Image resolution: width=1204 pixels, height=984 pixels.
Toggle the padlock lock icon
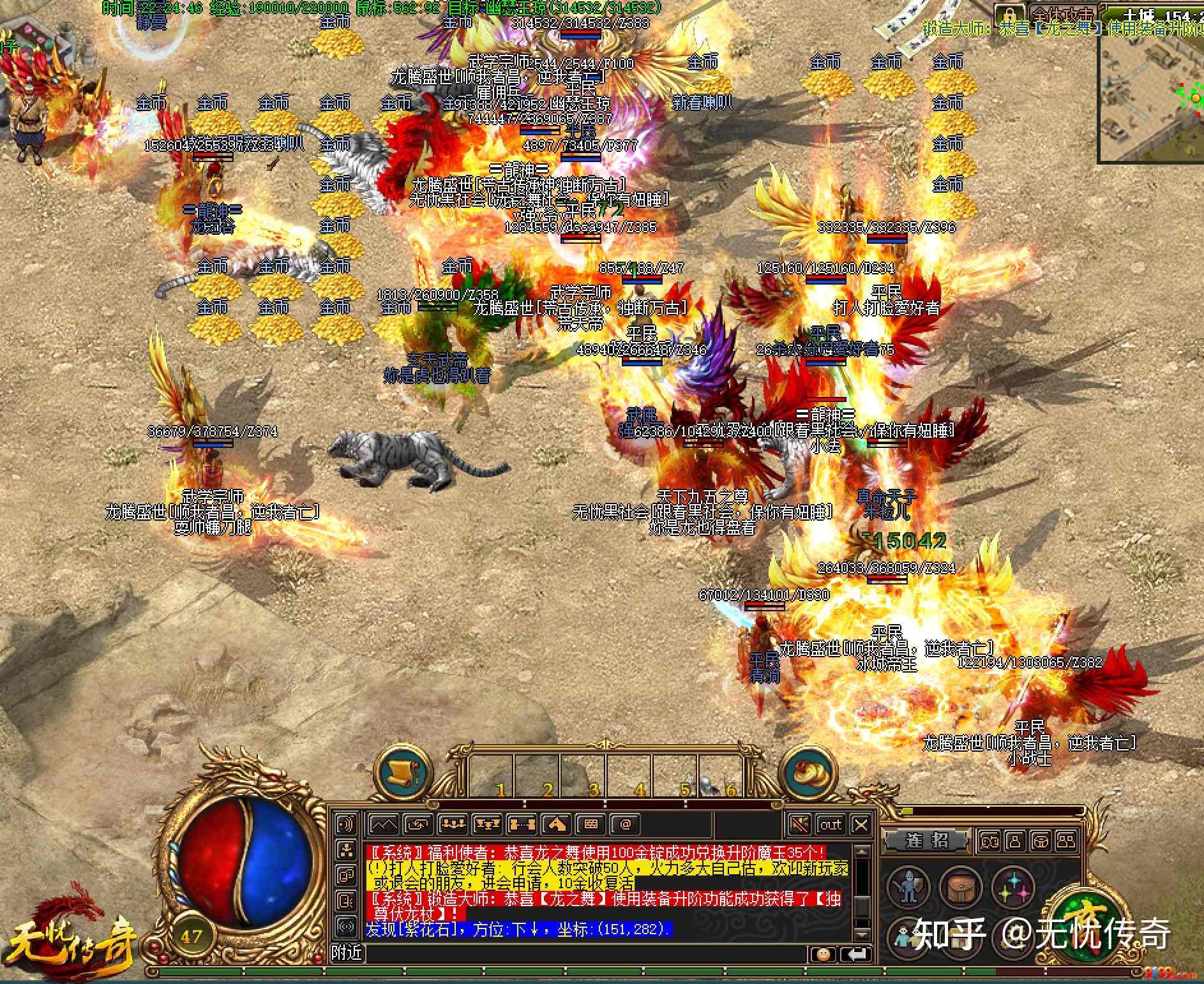[x=1009, y=14]
